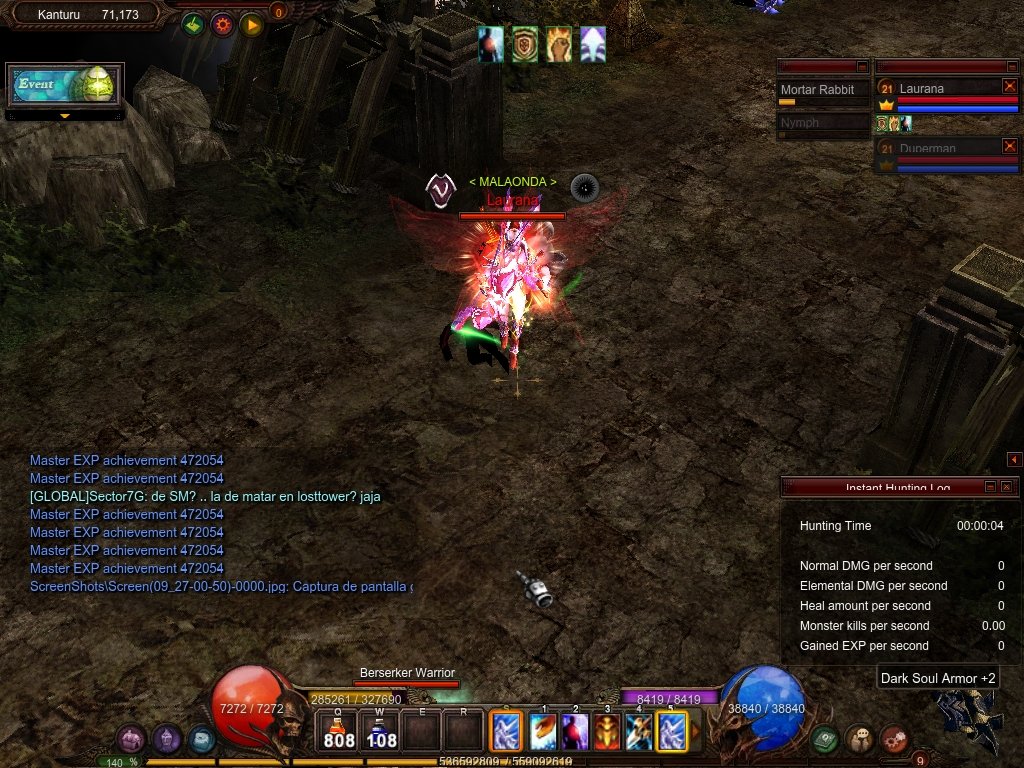The height and width of the screenshot is (768, 1024).
Task: Open the green book menu icon
Action: point(824,739)
